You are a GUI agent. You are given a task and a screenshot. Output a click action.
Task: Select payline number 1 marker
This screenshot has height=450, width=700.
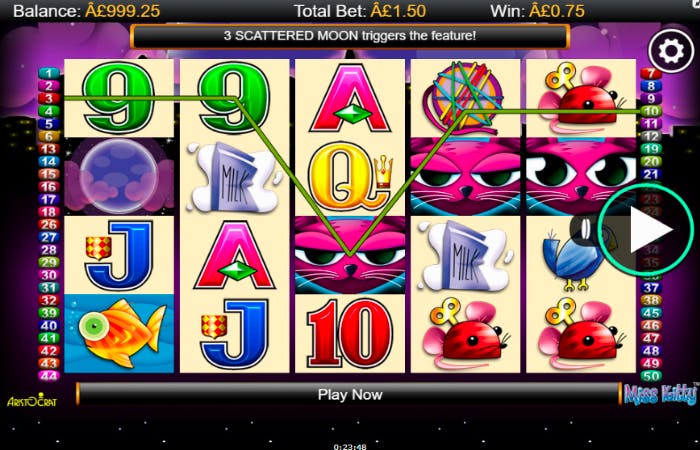point(48,74)
